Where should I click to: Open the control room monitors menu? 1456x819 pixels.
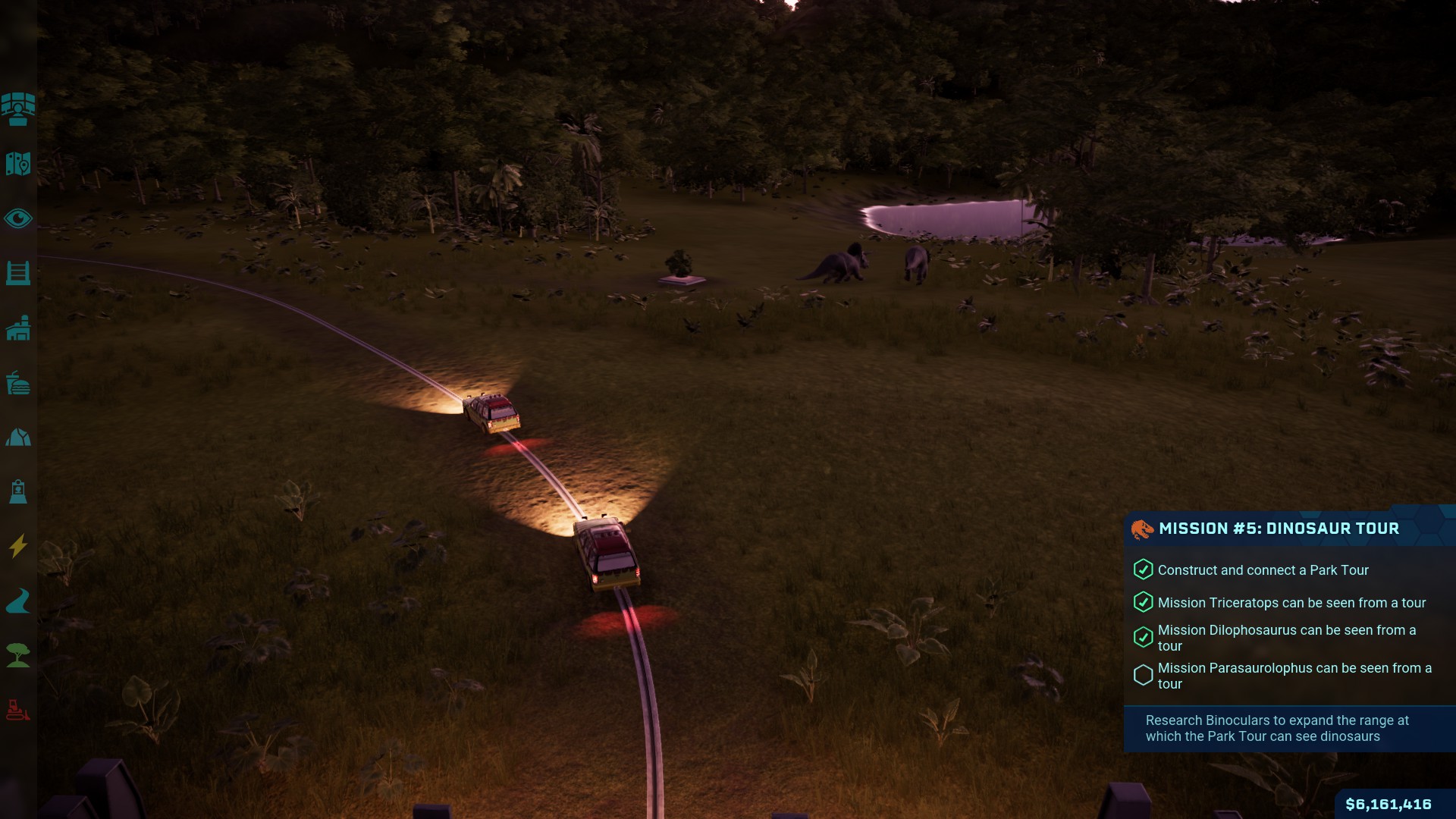18,109
